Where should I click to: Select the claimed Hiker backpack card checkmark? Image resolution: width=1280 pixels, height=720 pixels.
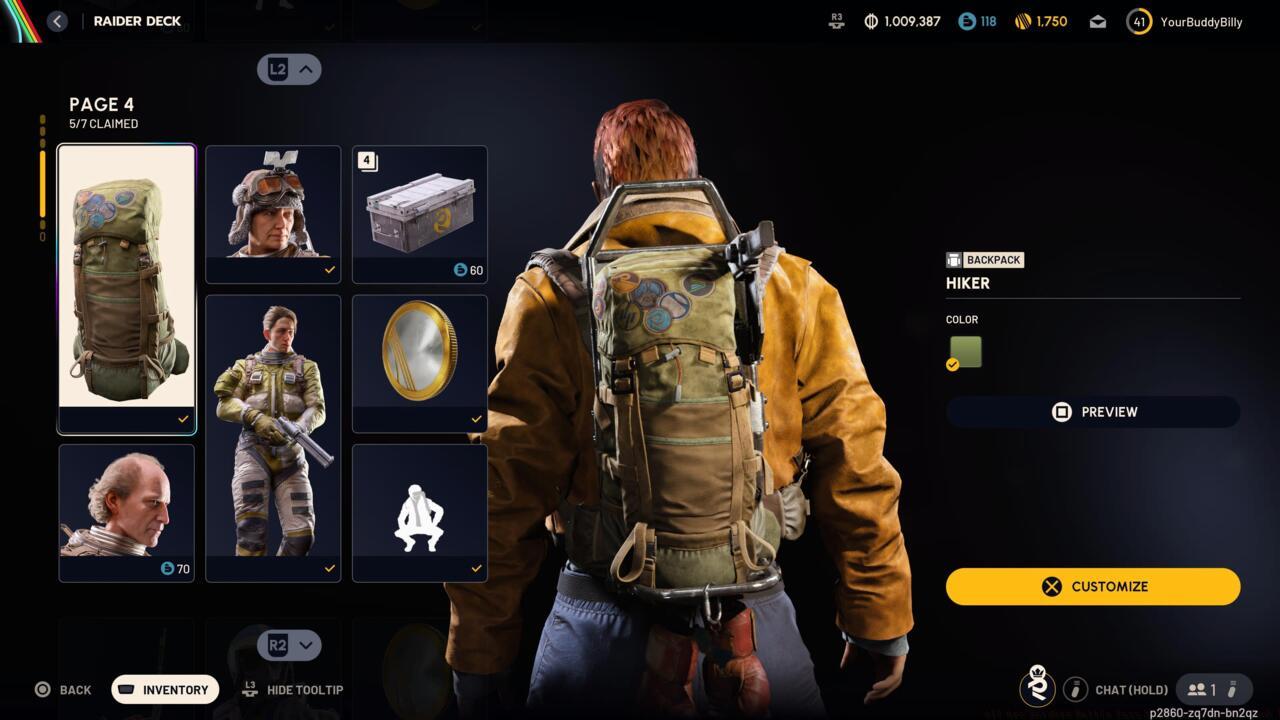(182, 419)
